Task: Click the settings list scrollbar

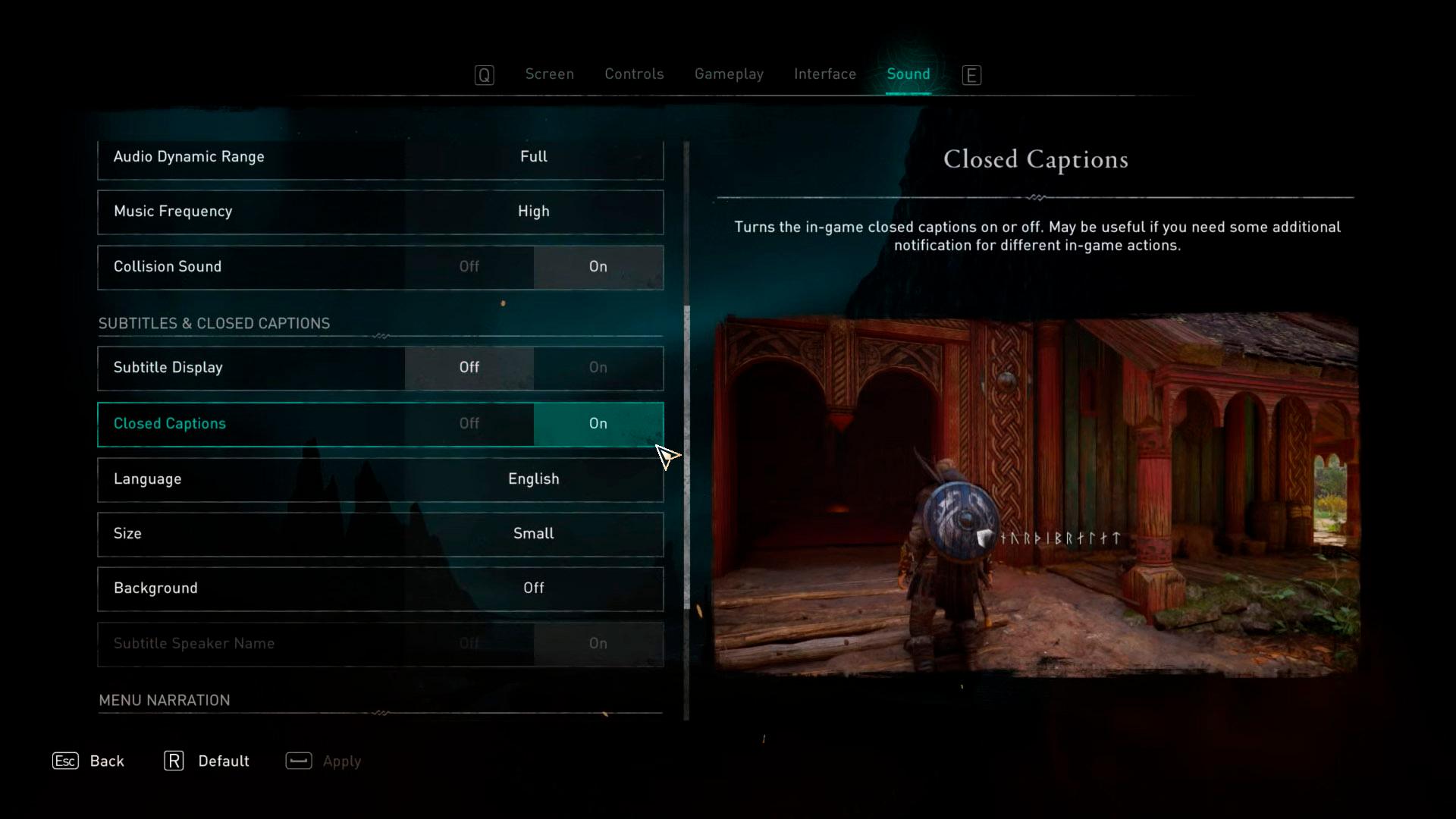Action: click(687, 455)
